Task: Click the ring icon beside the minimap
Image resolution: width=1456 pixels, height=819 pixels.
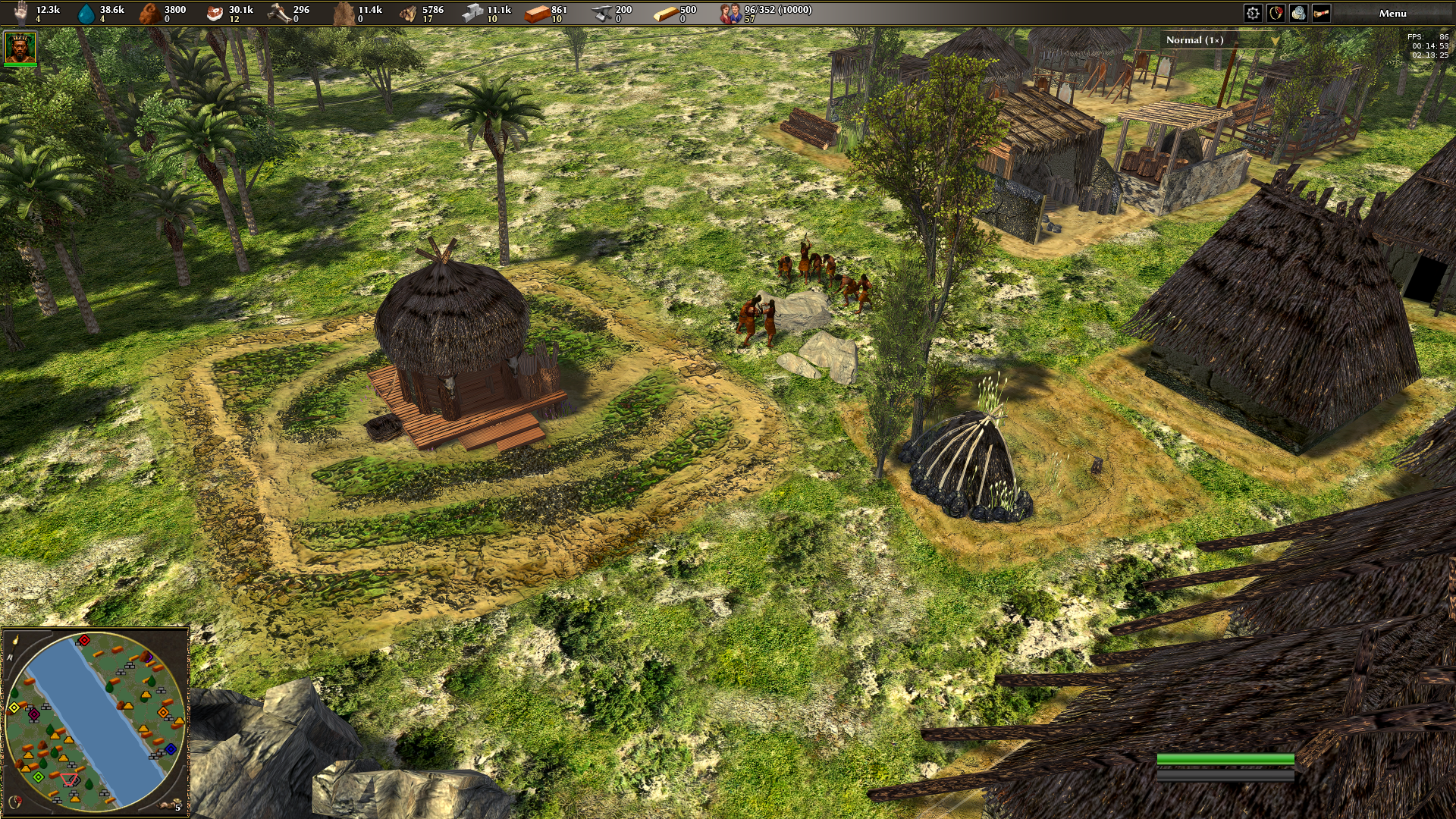Action: click(14, 801)
